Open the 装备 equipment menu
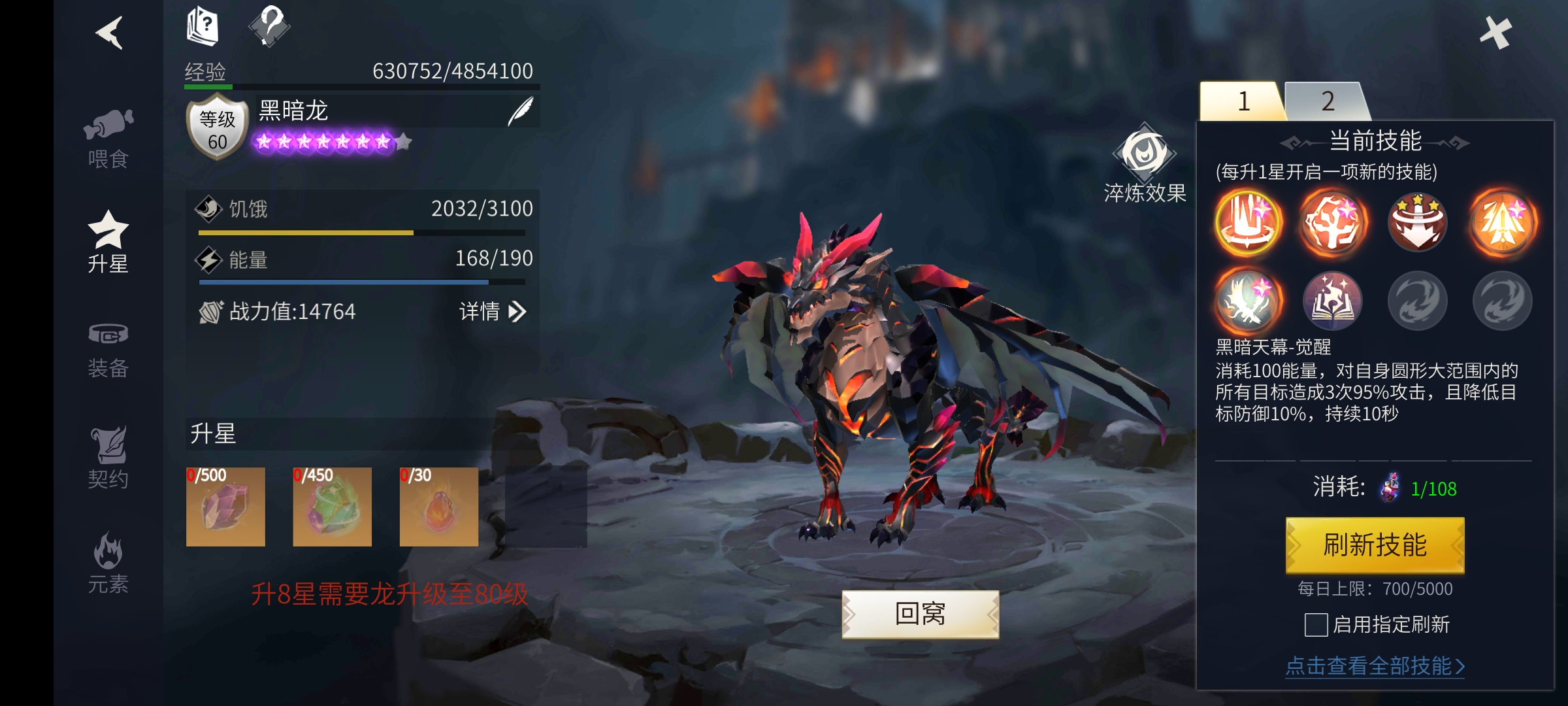The image size is (1568, 706). click(108, 350)
